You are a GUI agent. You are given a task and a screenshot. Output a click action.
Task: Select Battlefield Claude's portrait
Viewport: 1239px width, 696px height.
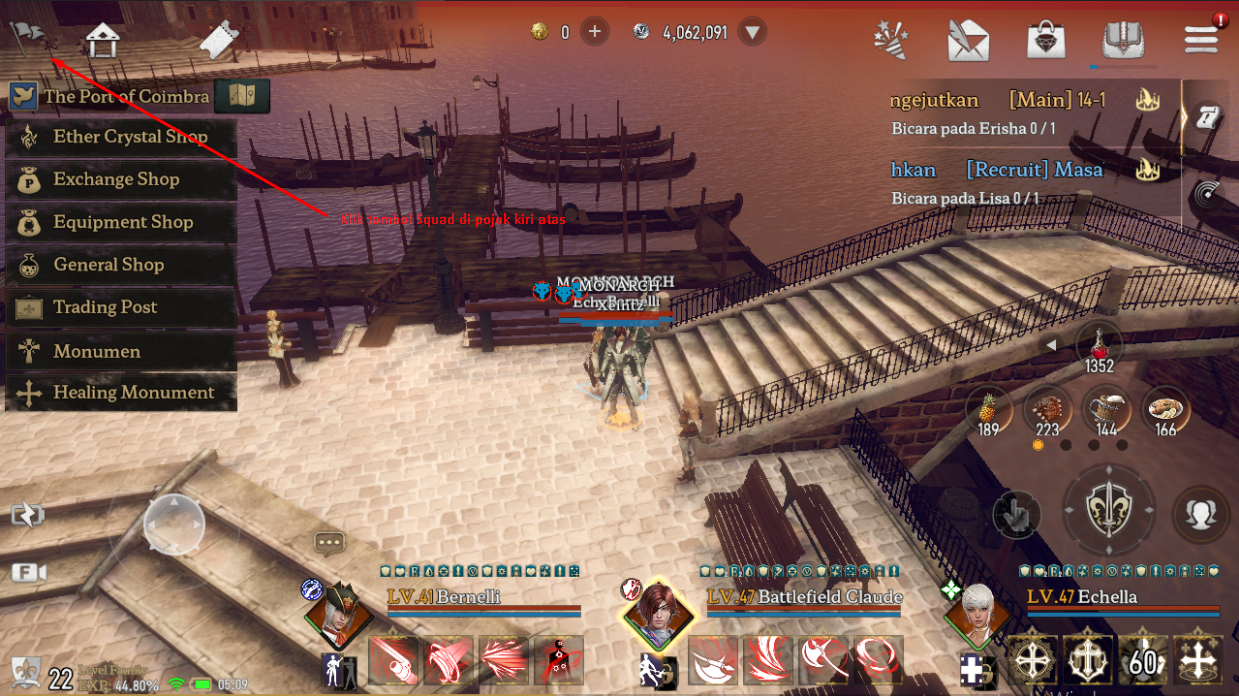click(655, 611)
